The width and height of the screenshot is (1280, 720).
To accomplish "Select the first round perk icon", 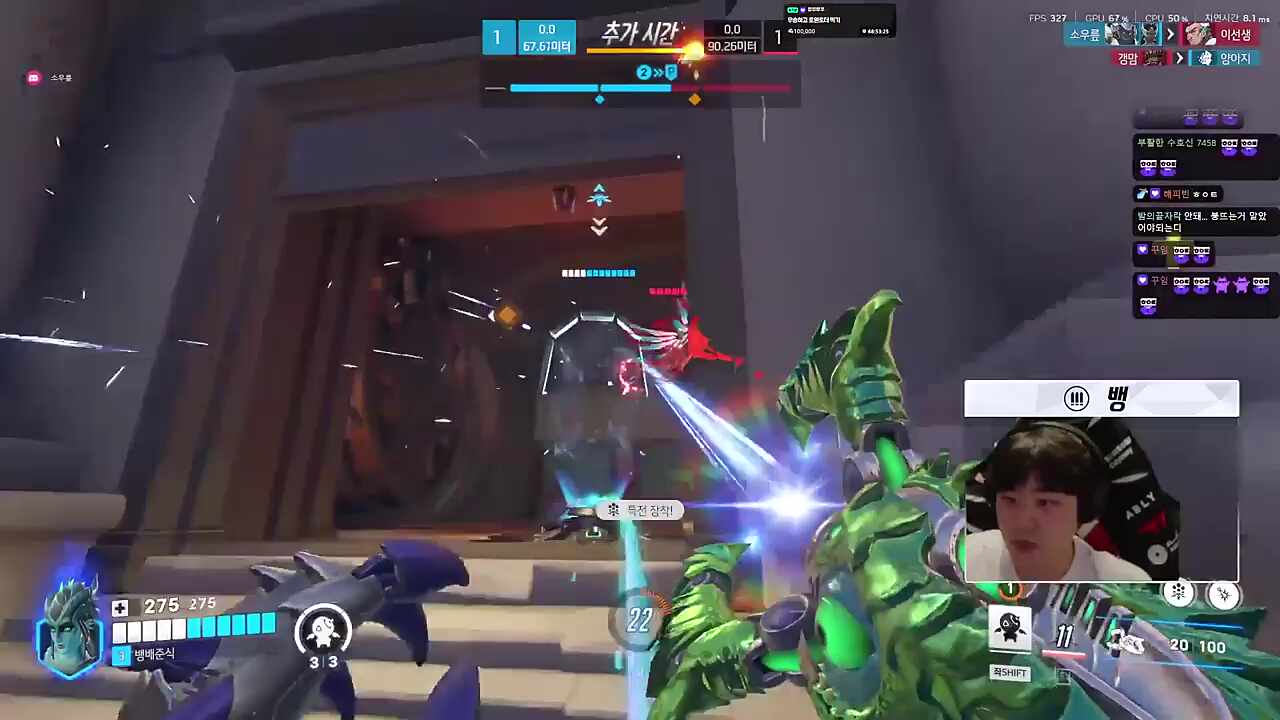I will (1179, 593).
